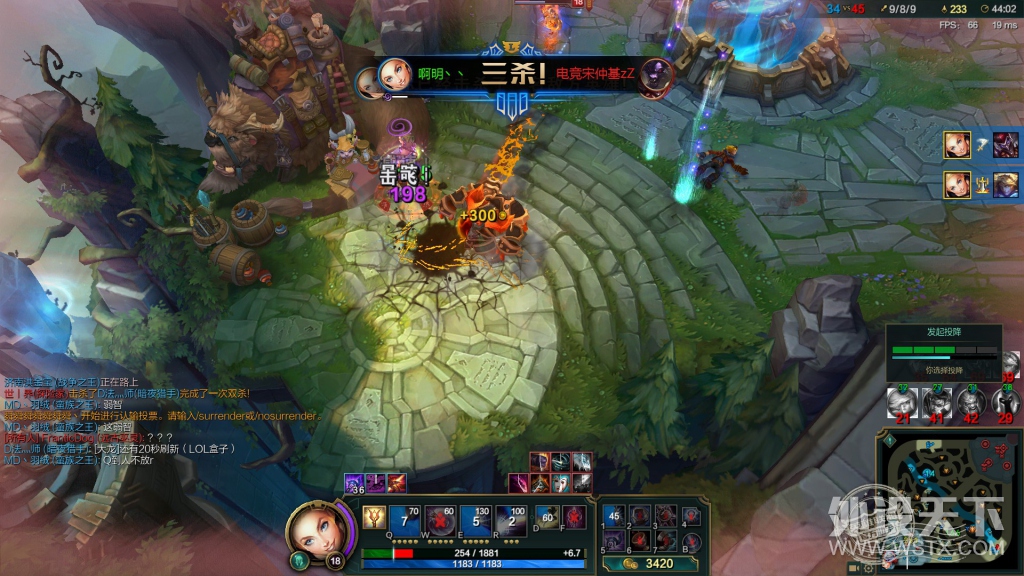Select the teammate portrait with red 29 timer
This screenshot has height=576, width=1024.
point(1004,403)
